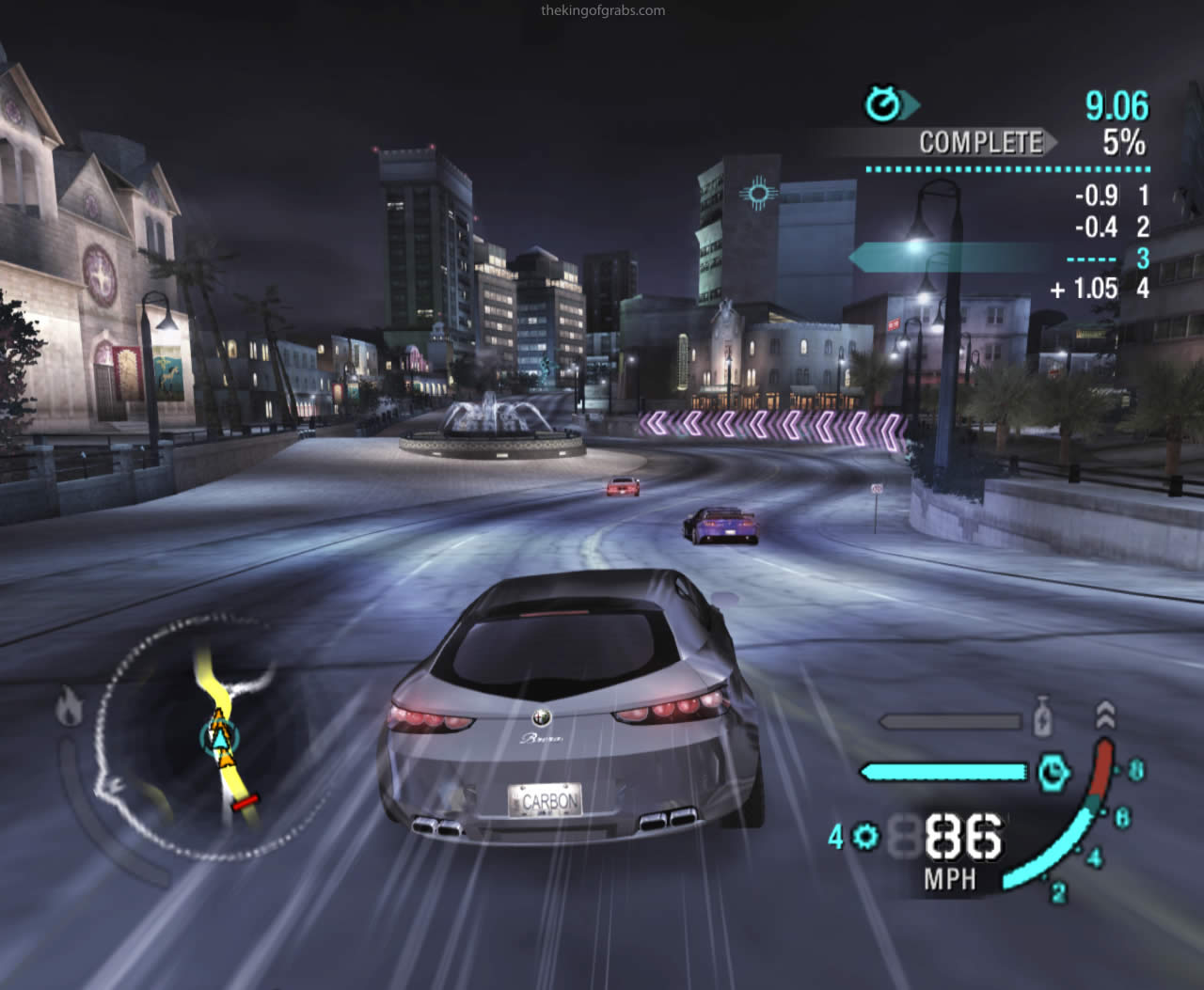Select the stopwatch lap timer icon
Viewport: 1204px width, 990px height.
tap(883, 104)
